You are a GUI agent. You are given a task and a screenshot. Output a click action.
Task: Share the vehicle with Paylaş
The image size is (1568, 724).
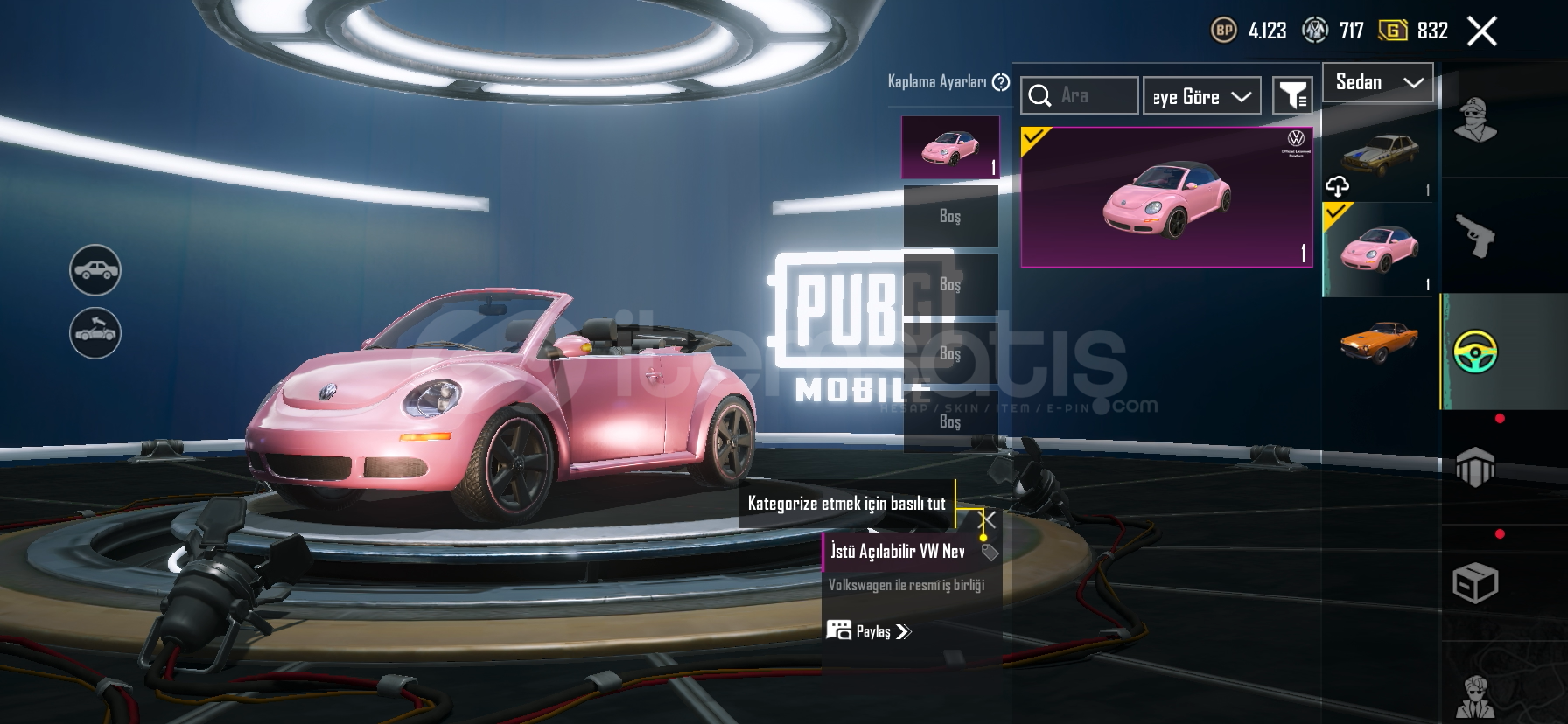pyautogui.click(x=869, y=631)
